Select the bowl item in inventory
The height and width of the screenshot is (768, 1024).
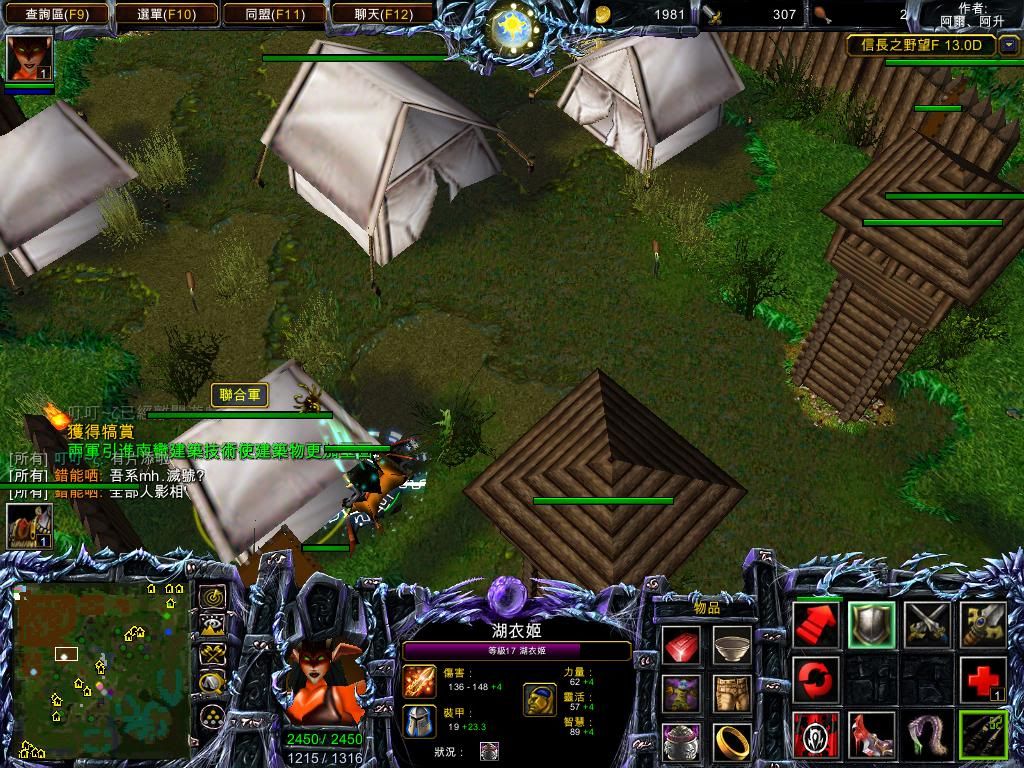tap(732, 645)
